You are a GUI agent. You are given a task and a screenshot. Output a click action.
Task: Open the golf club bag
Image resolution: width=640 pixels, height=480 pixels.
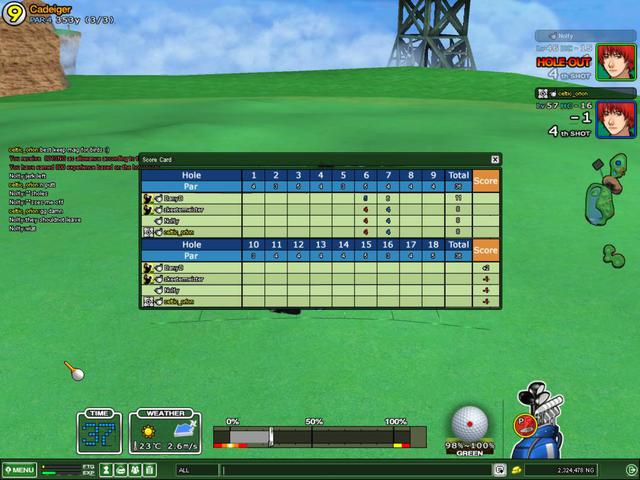click(x=541, y=425)
